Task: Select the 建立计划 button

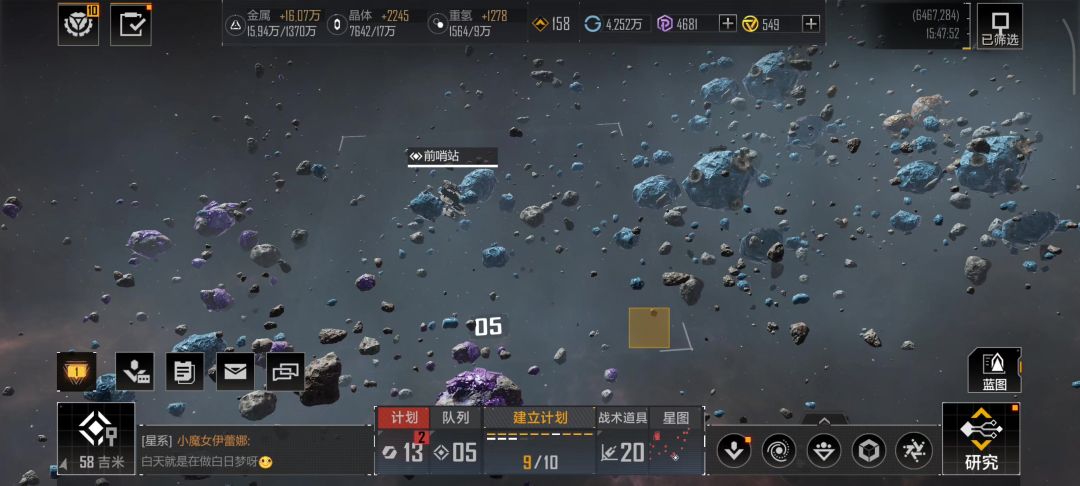Action: [540, 418]
